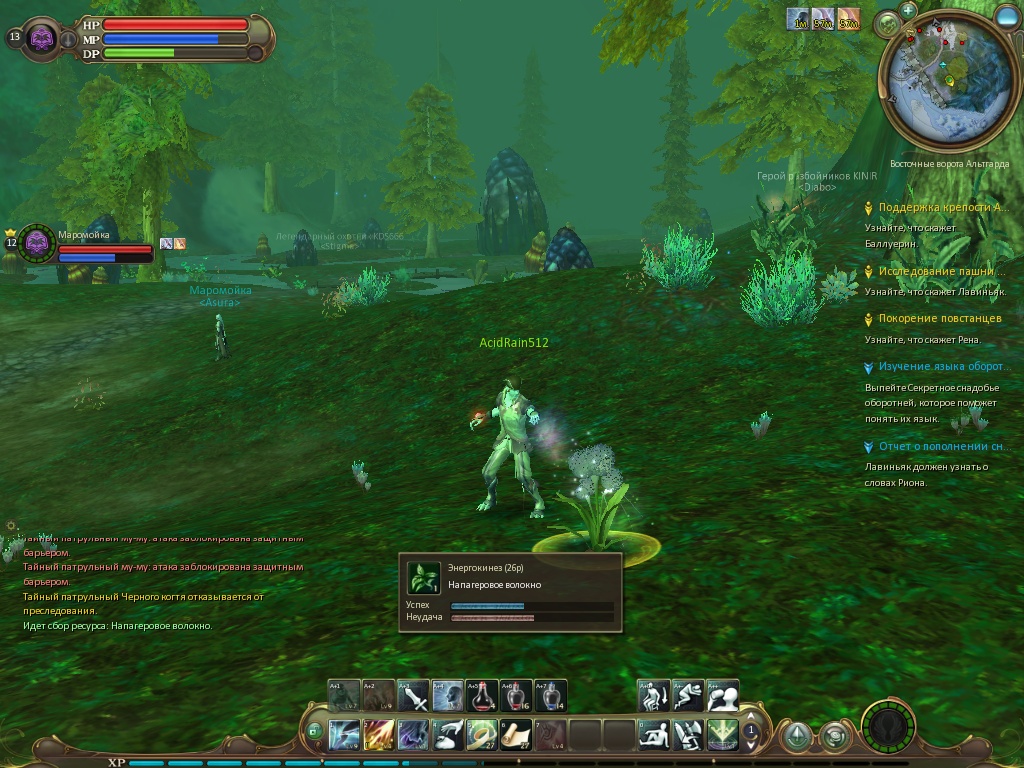Click the green skull button beside minimap
The image size is (1024, 768).
pos(885,23)
